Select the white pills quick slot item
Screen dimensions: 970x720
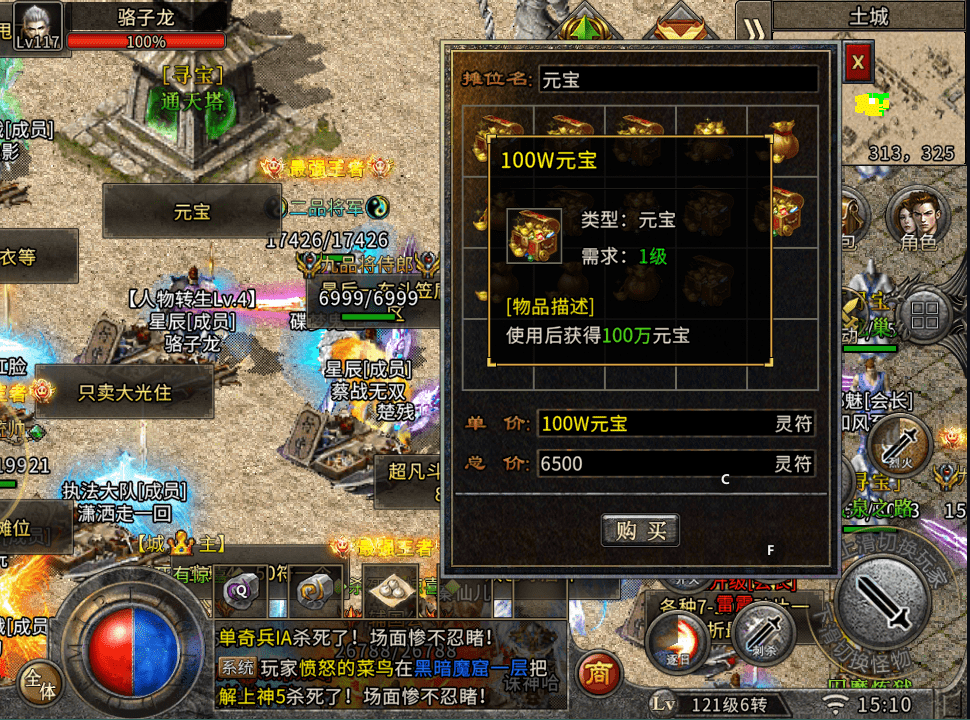point(390,591)
